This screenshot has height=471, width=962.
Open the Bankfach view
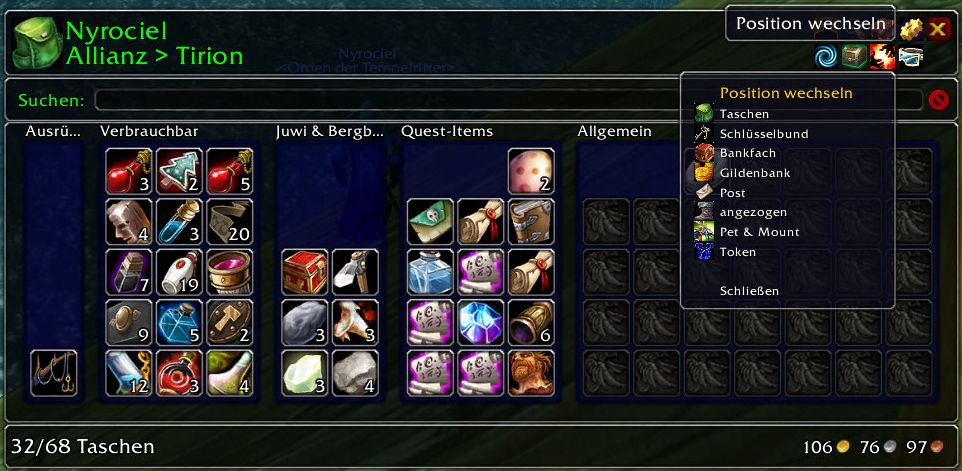click(747, 153)
